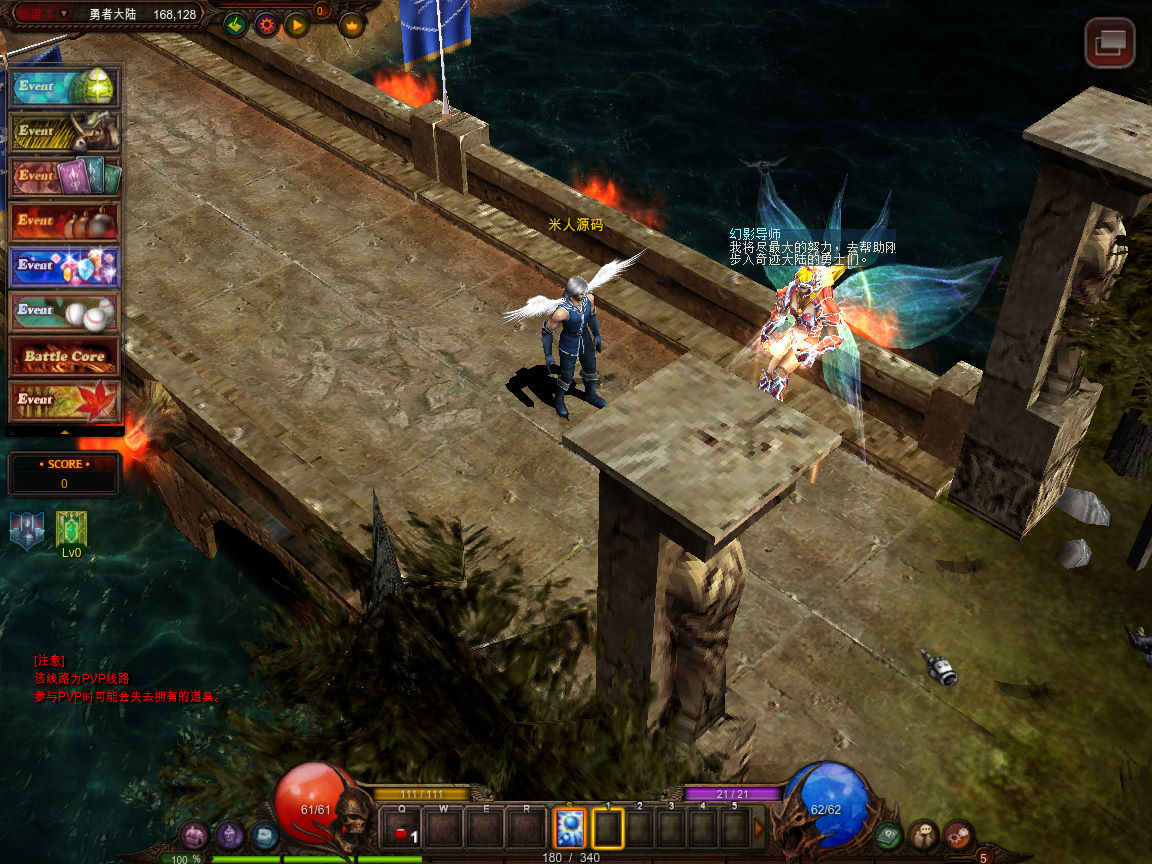Open the orange gear settings icon
The height and width of the screenshot is (864, 1152).
coord(266,24)
